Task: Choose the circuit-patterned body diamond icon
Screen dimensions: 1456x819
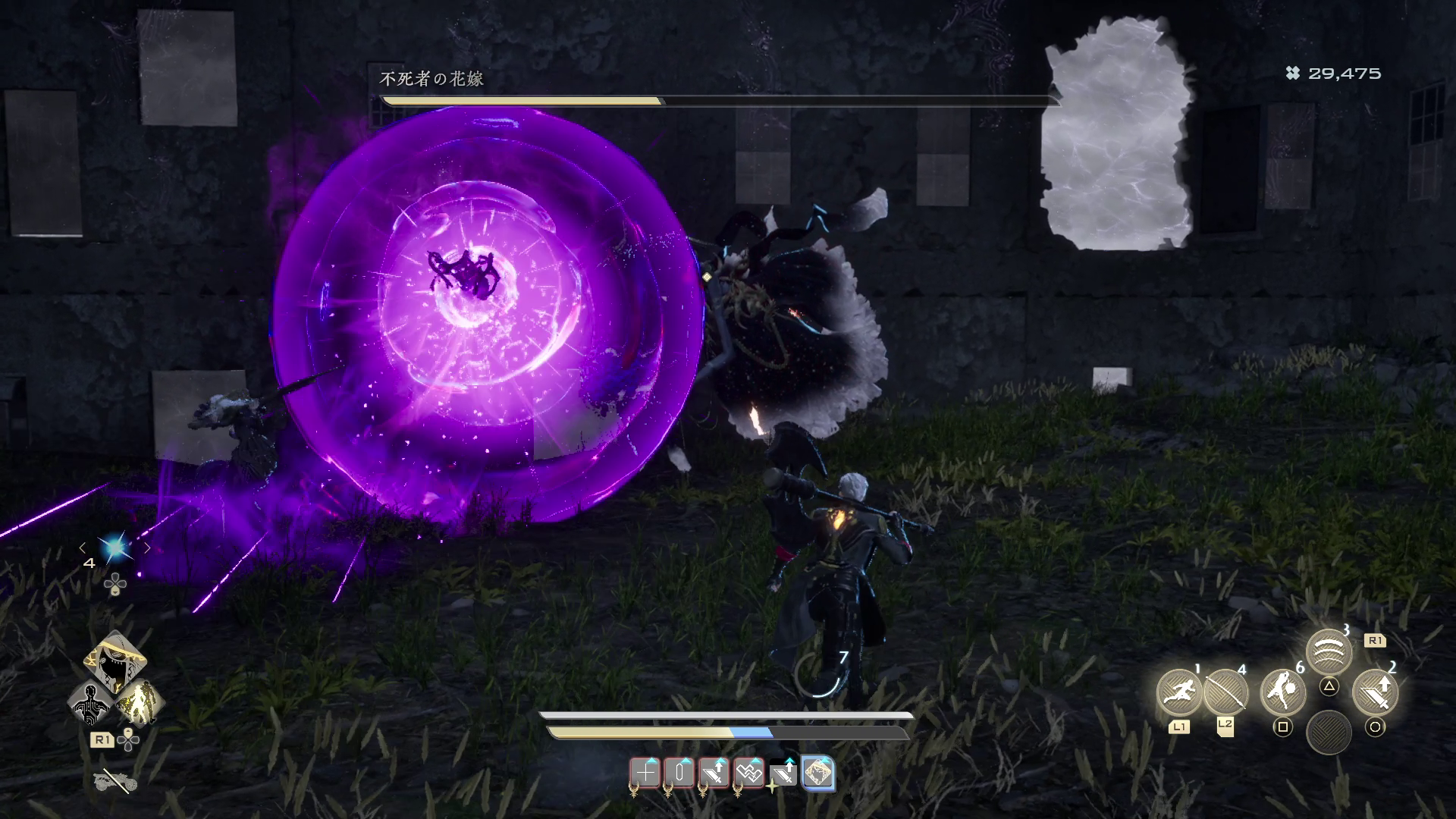Action: coord(91,702)
